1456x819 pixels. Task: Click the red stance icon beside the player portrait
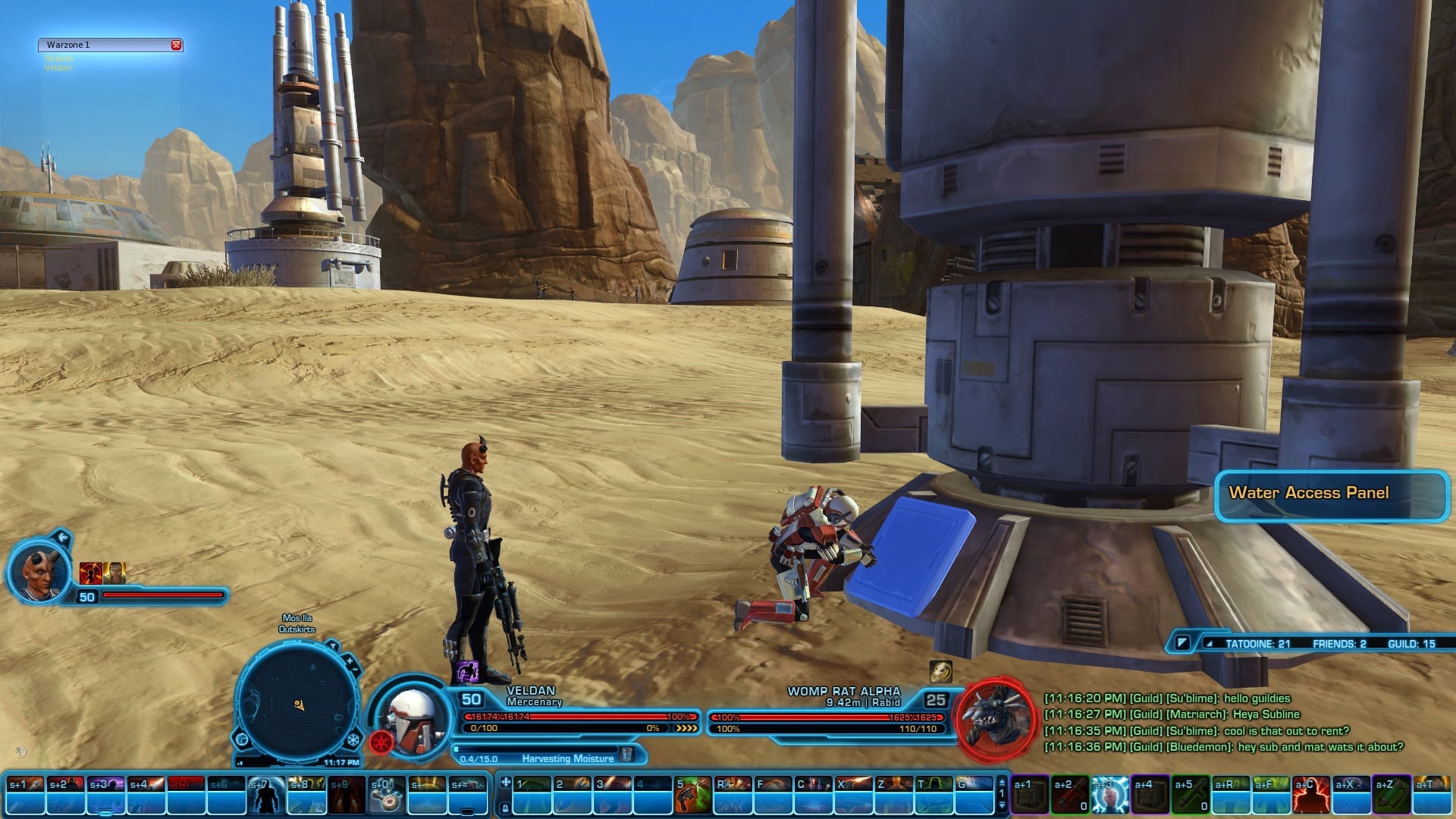(381, 741)
